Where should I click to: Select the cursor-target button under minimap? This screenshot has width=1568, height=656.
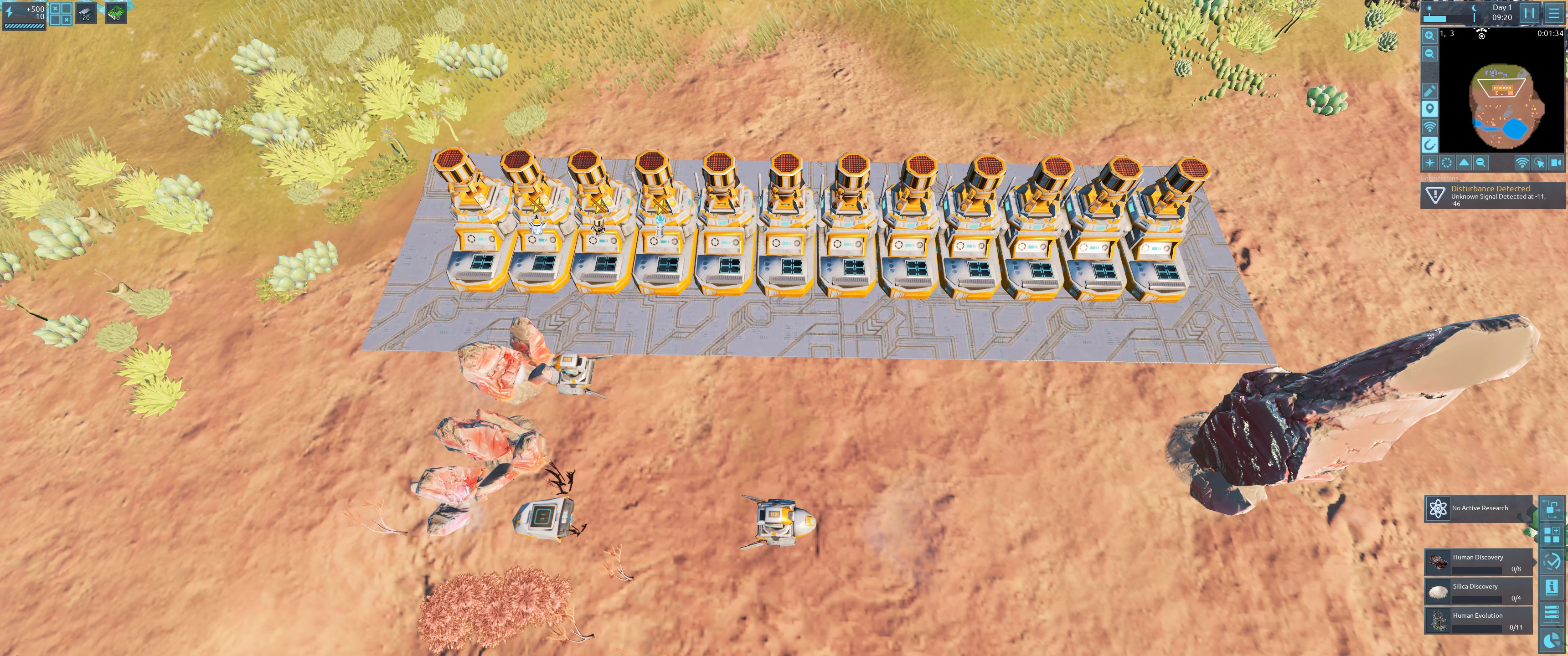pos(1539,163)
